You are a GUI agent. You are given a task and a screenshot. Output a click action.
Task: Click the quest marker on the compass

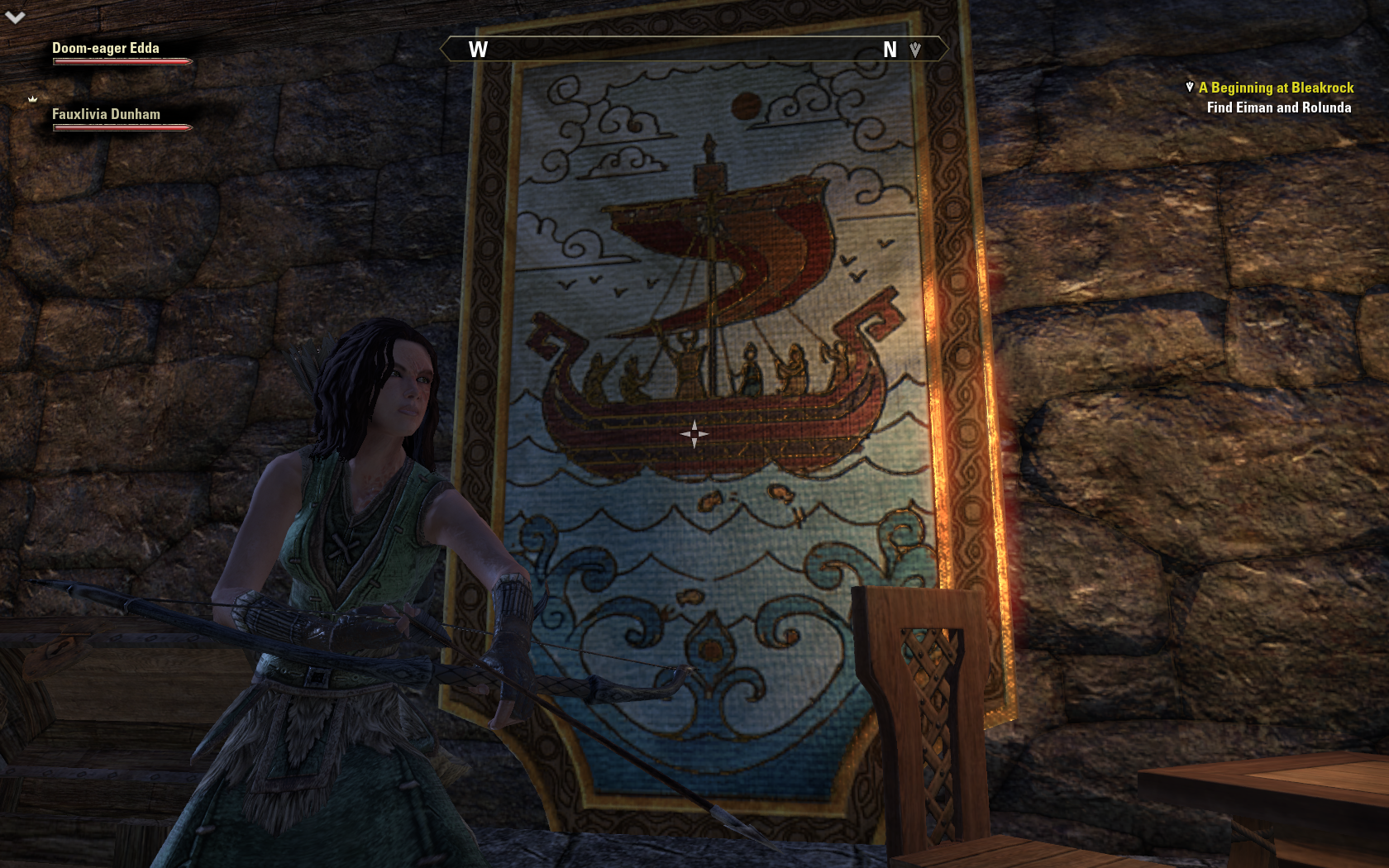[x=915, y=50]
